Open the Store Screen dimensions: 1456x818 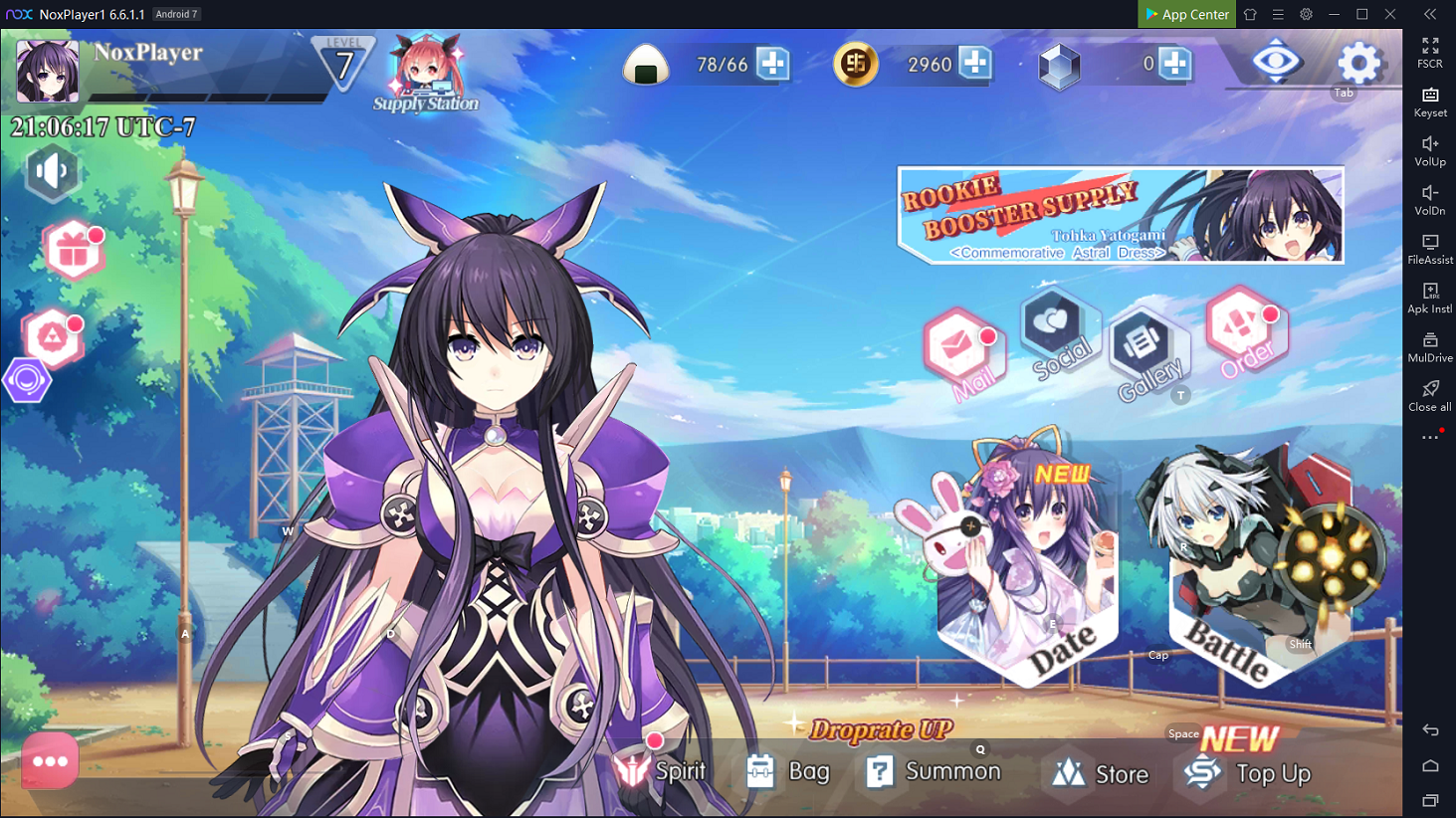[x=1100, y=773]
